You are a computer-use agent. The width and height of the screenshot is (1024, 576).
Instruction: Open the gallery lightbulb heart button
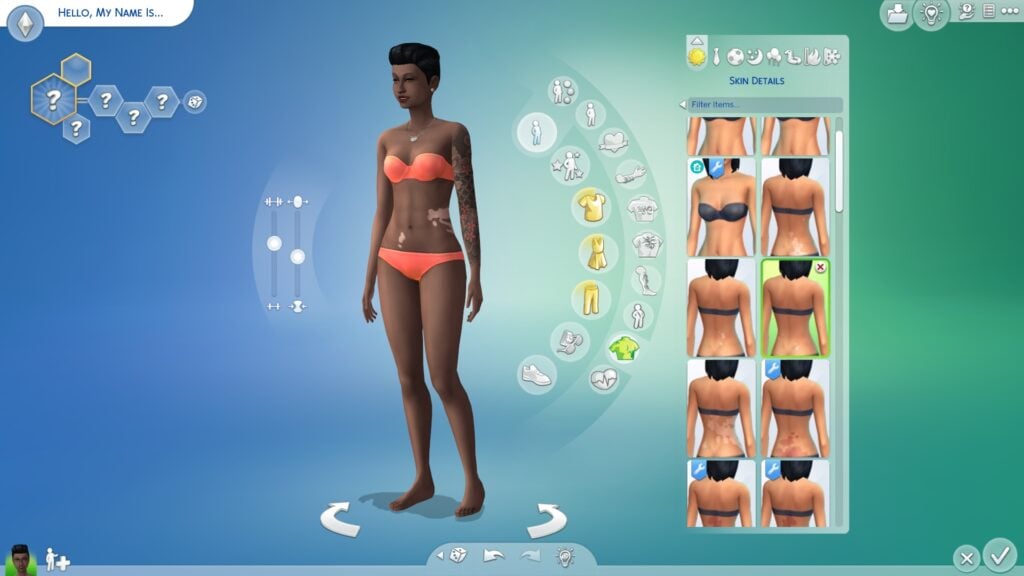932,14
